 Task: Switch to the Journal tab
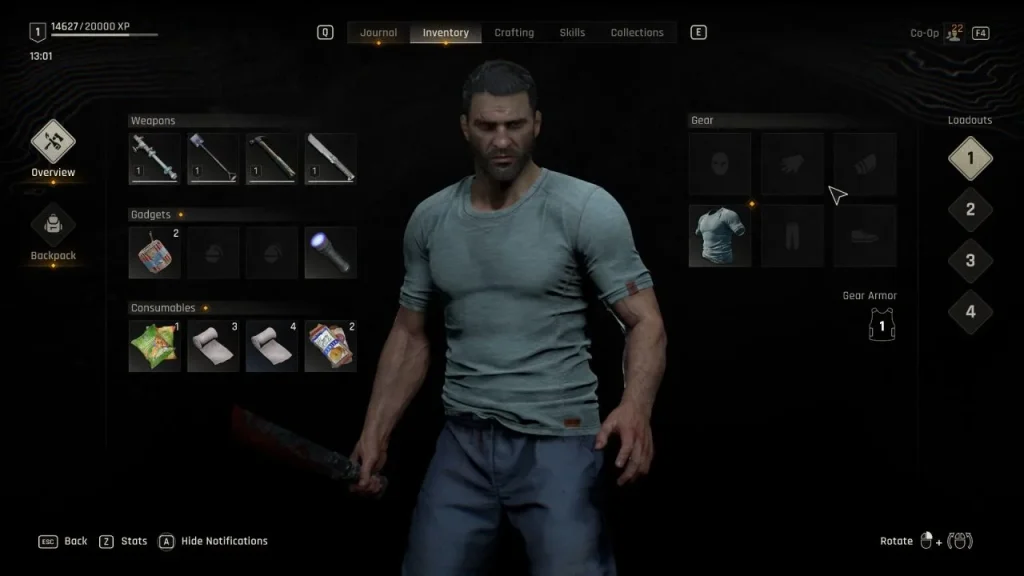tap(378, 33)
